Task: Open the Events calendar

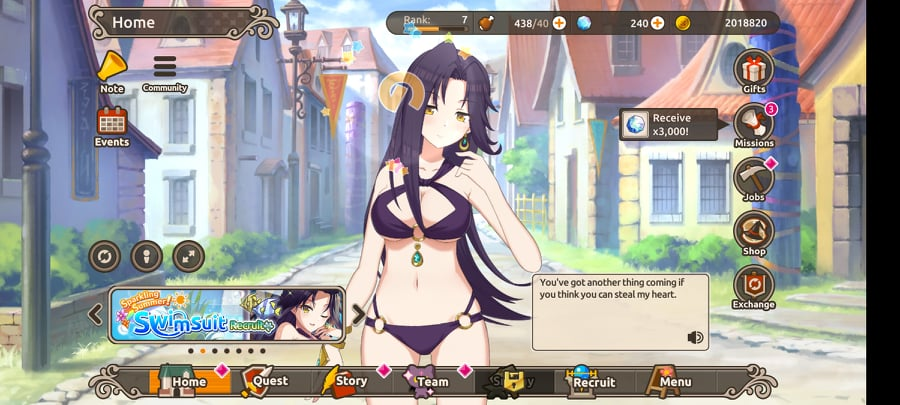Action: [x=111, y=123]
